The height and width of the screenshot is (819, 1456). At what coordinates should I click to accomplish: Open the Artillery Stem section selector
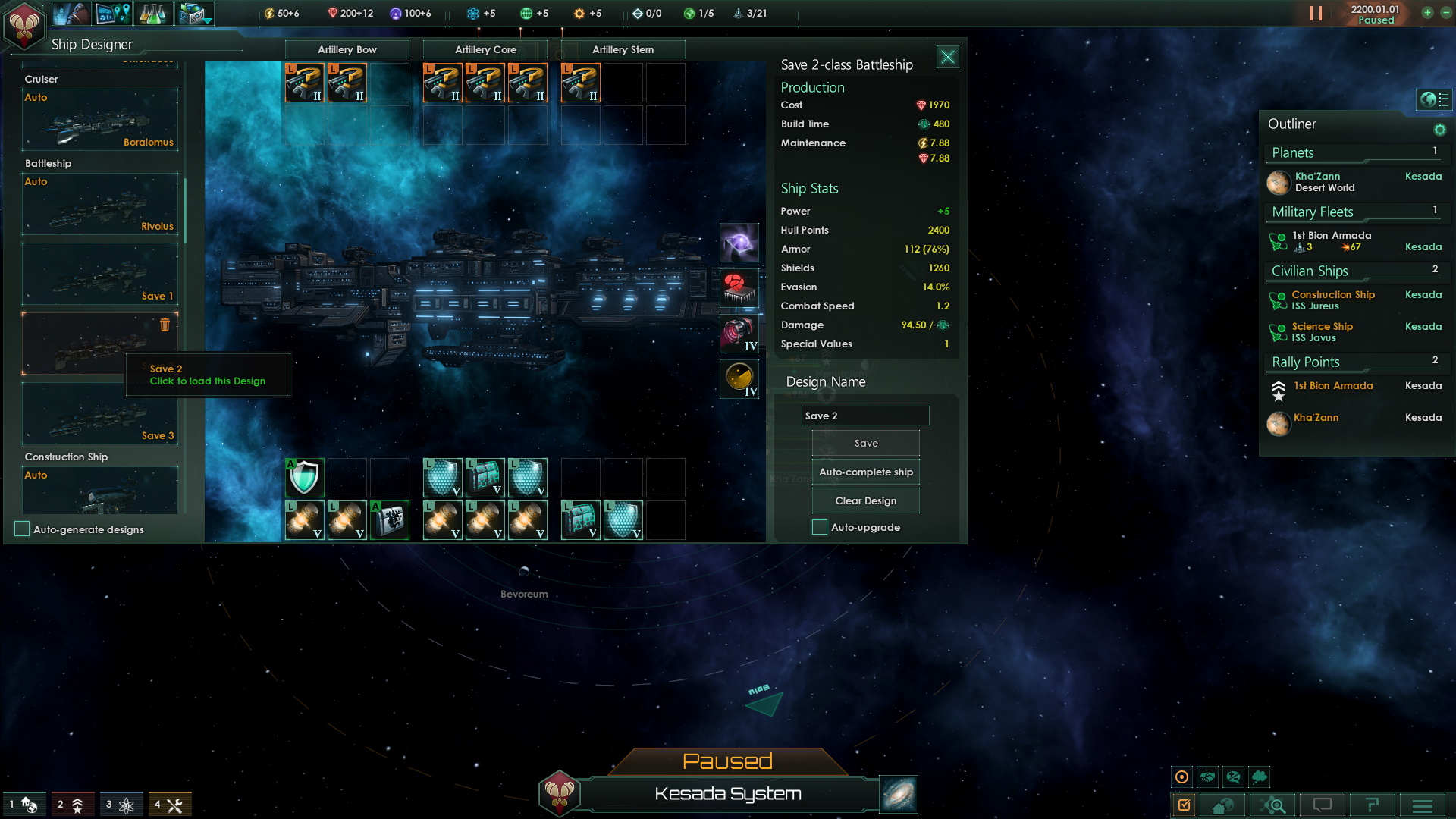(623, 50)
